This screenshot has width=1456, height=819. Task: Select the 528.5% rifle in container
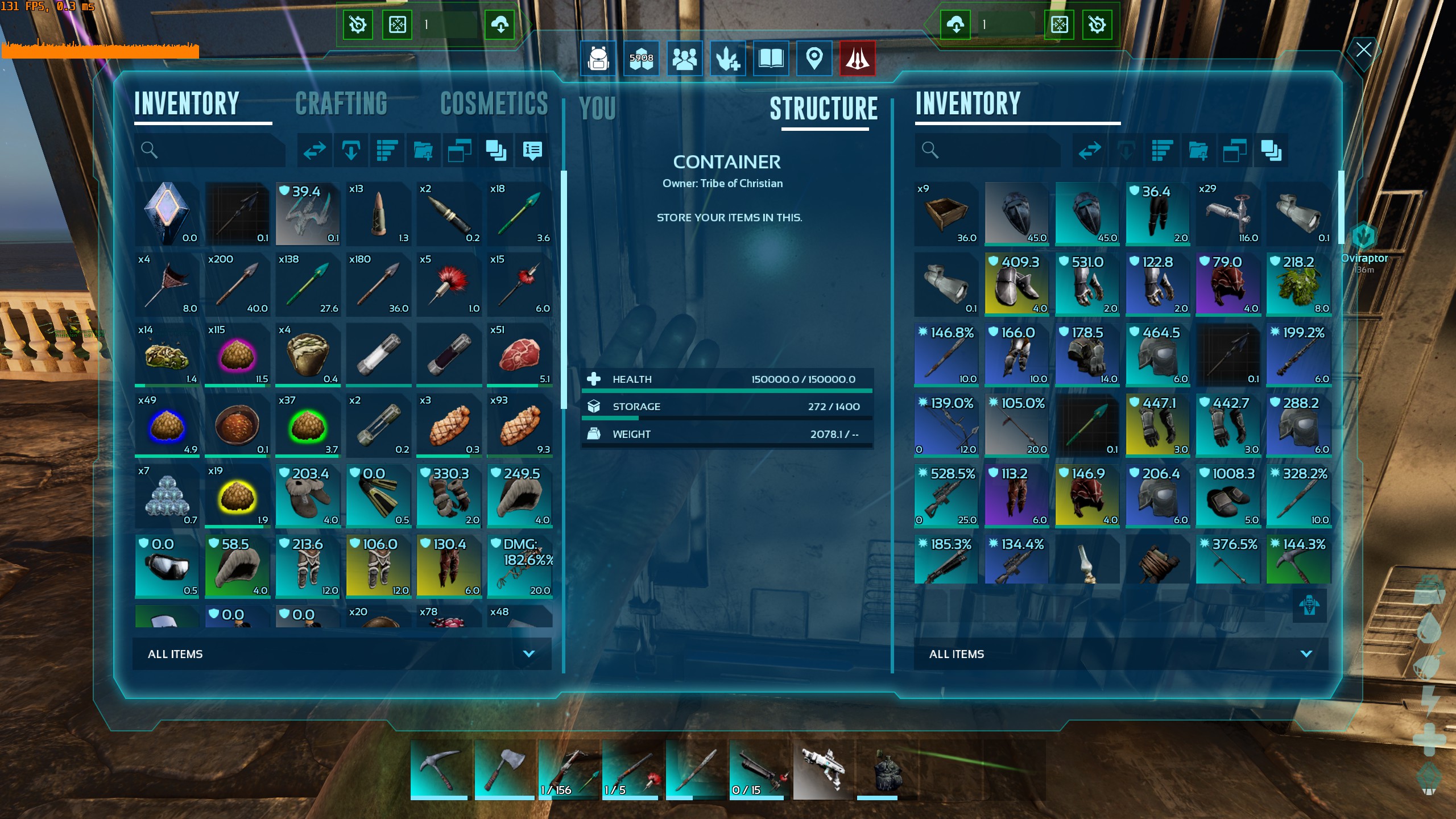tap(946, 496)
